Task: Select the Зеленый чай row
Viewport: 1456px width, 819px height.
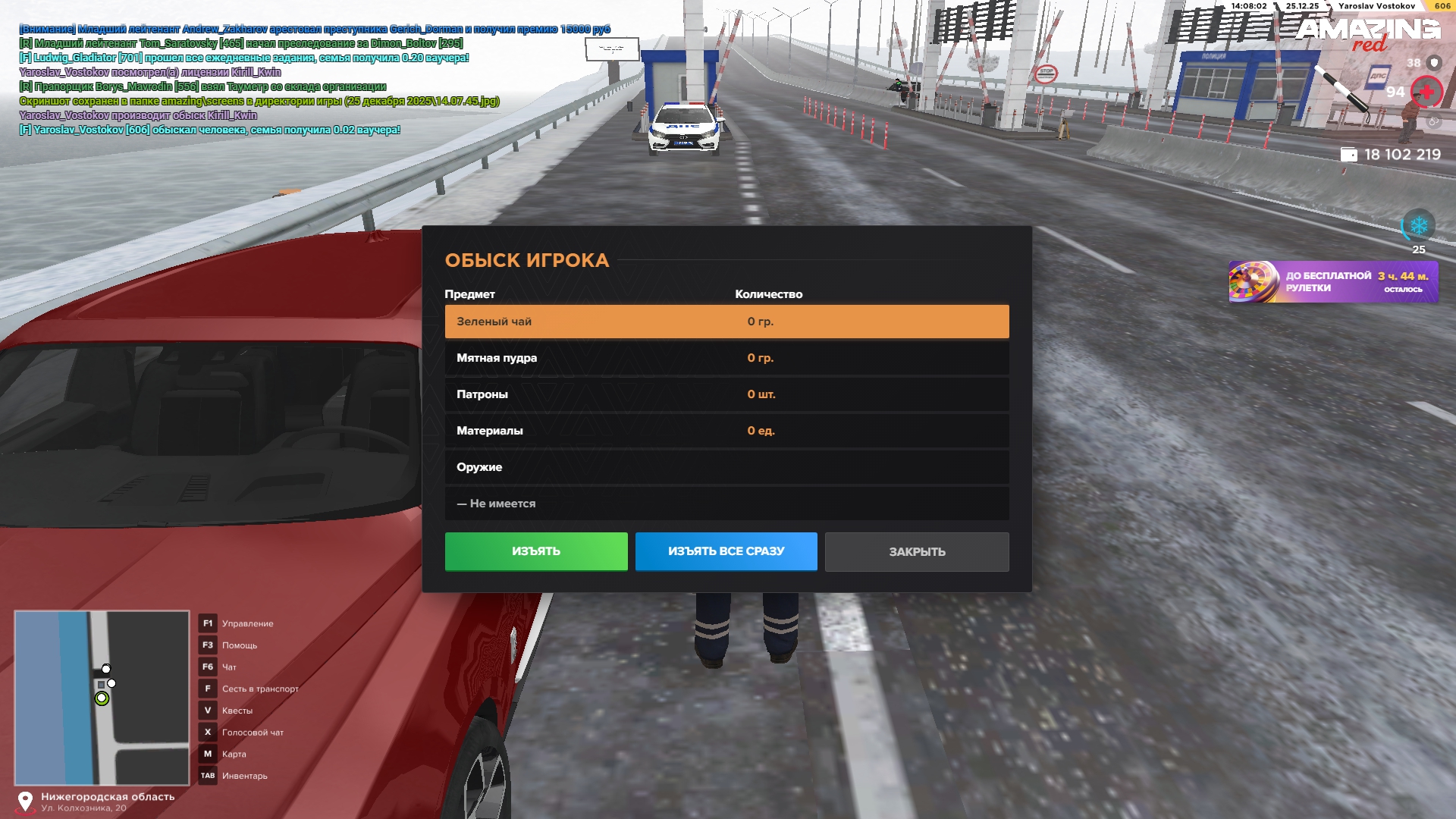Action: (726, 322)
